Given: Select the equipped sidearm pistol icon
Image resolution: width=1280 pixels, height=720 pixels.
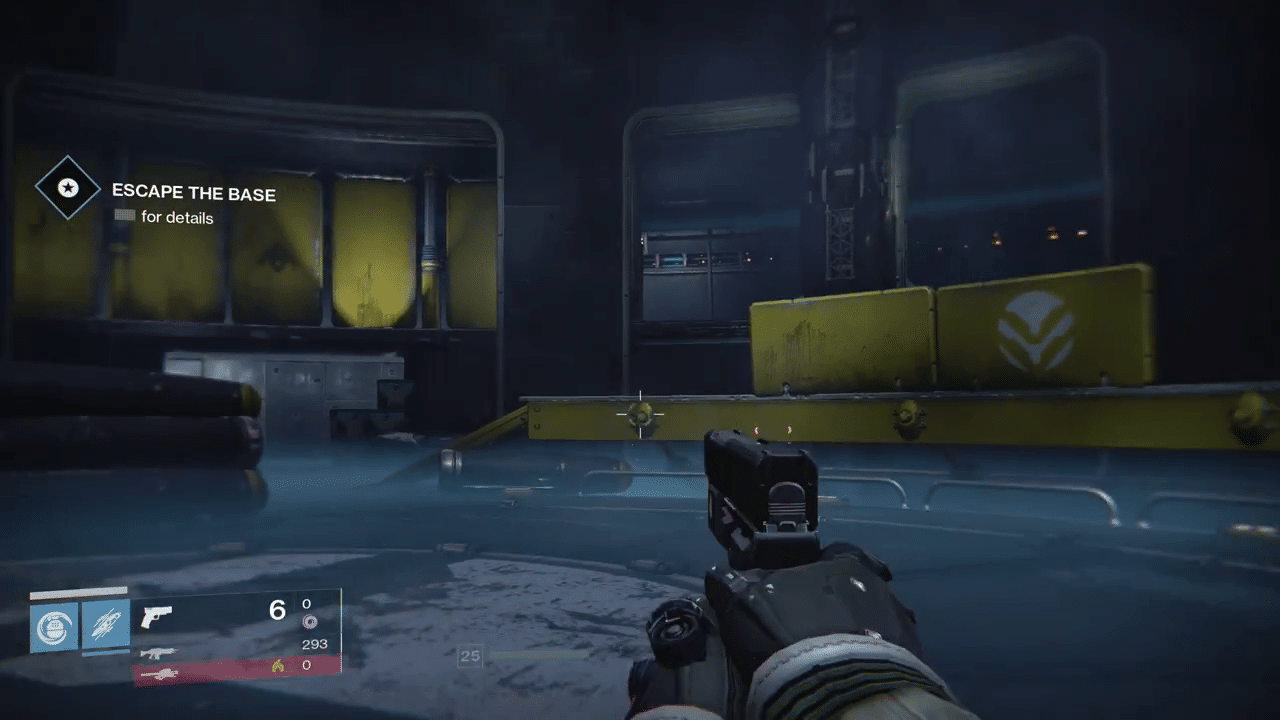Looking at the screenshot, I should pos(156,616).
